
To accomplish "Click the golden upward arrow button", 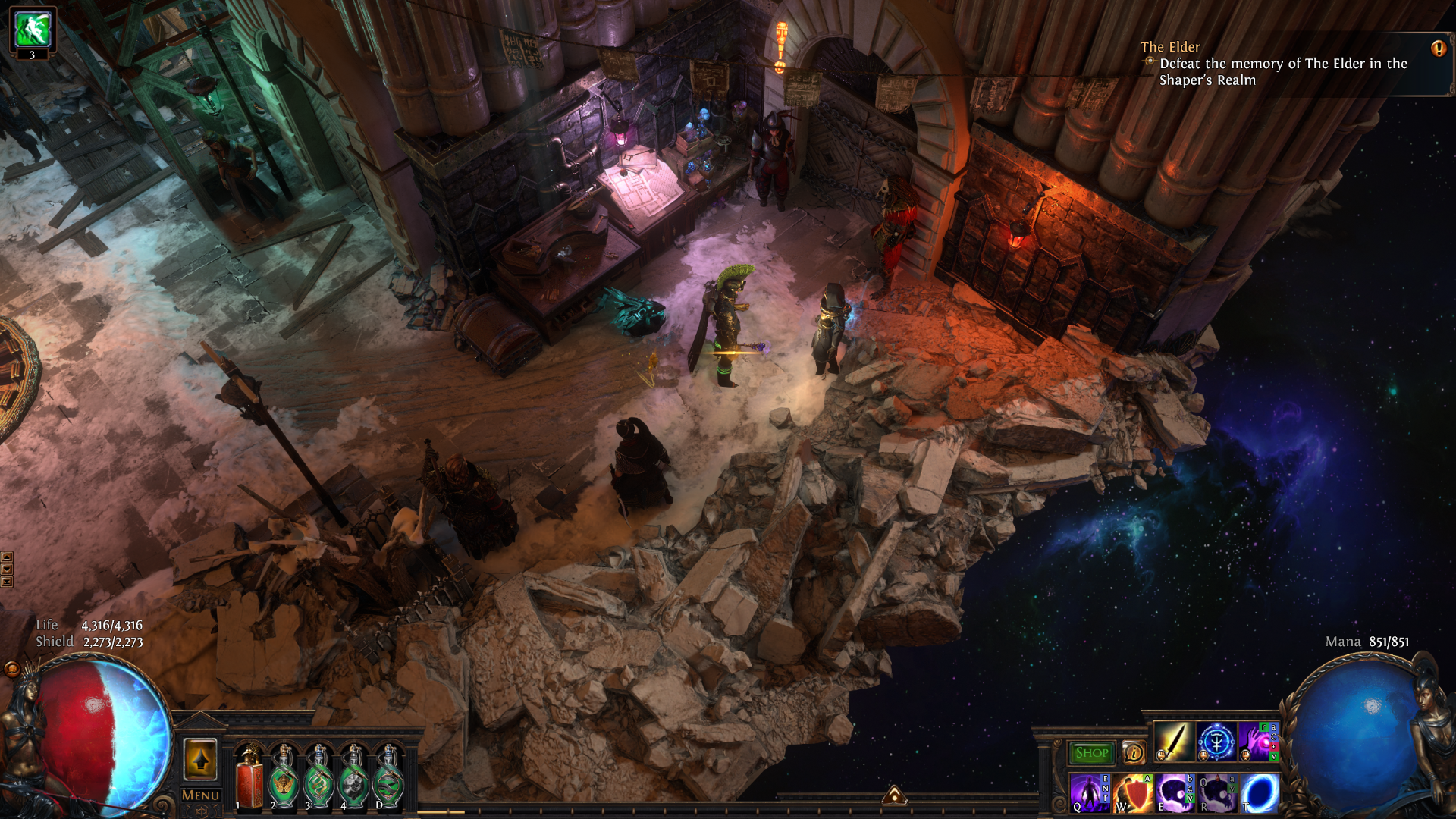I will click(x=200, y=759).
